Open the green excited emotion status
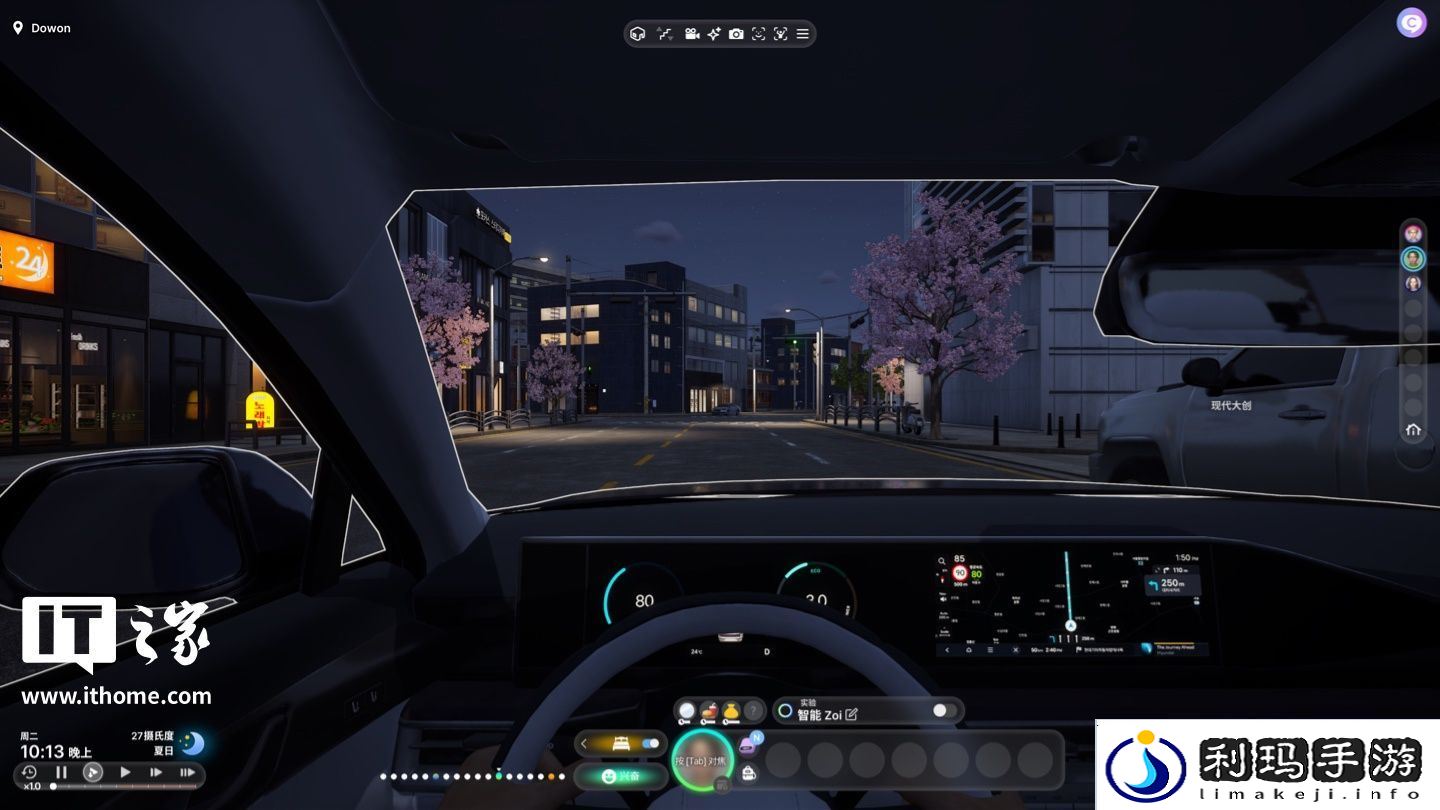The image size is (1440, 810). pos(620,776)
